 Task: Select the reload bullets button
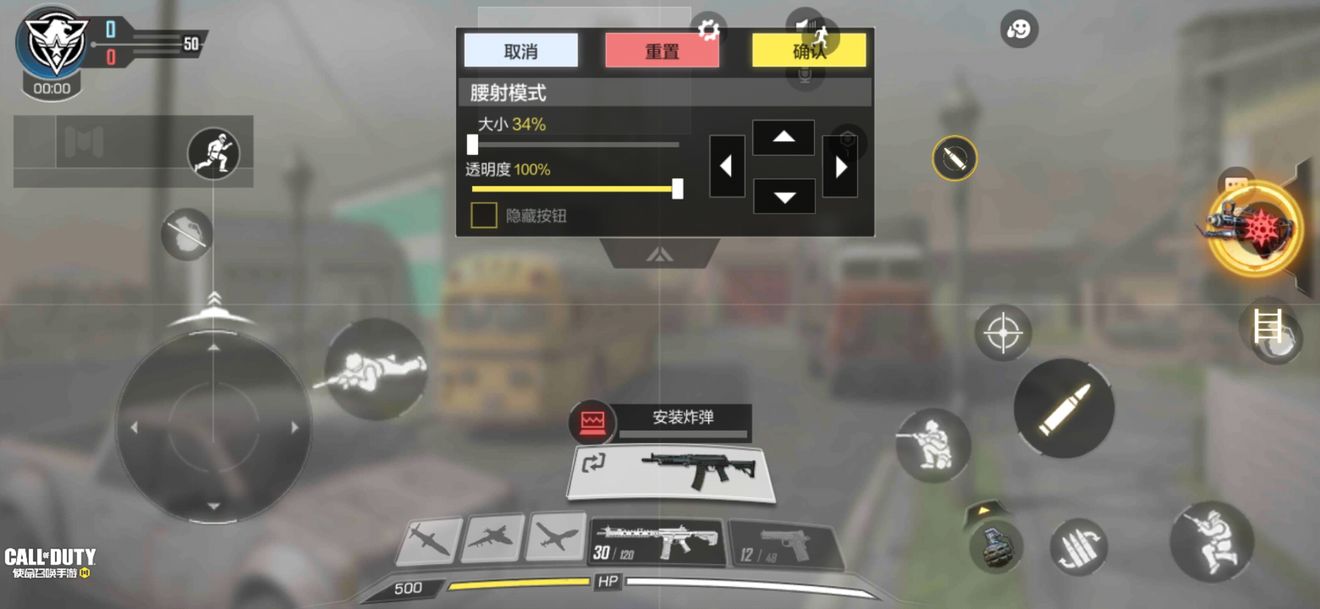tap(1078, 547)
